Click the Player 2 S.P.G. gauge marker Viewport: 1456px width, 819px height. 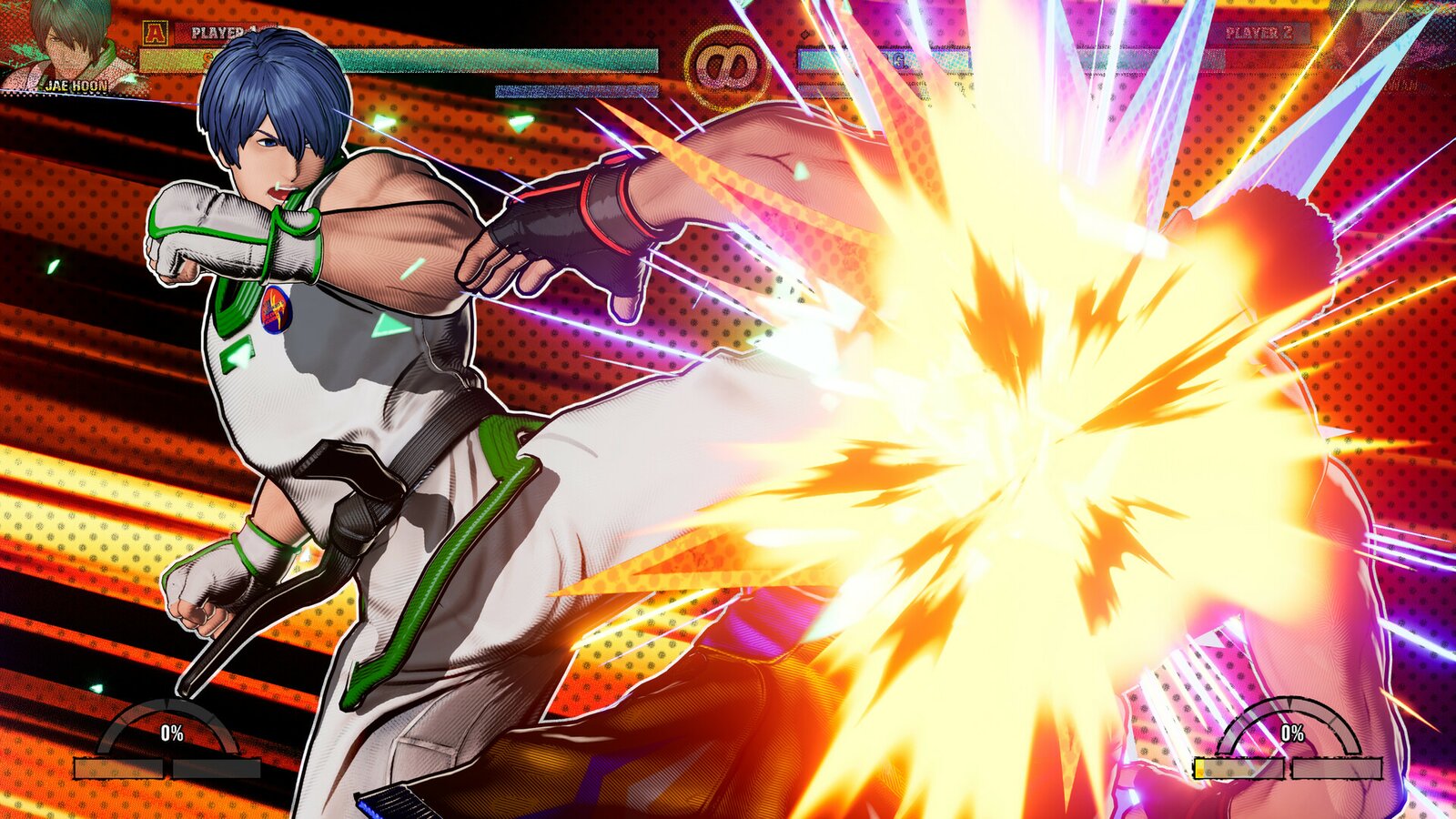(898, 59)
